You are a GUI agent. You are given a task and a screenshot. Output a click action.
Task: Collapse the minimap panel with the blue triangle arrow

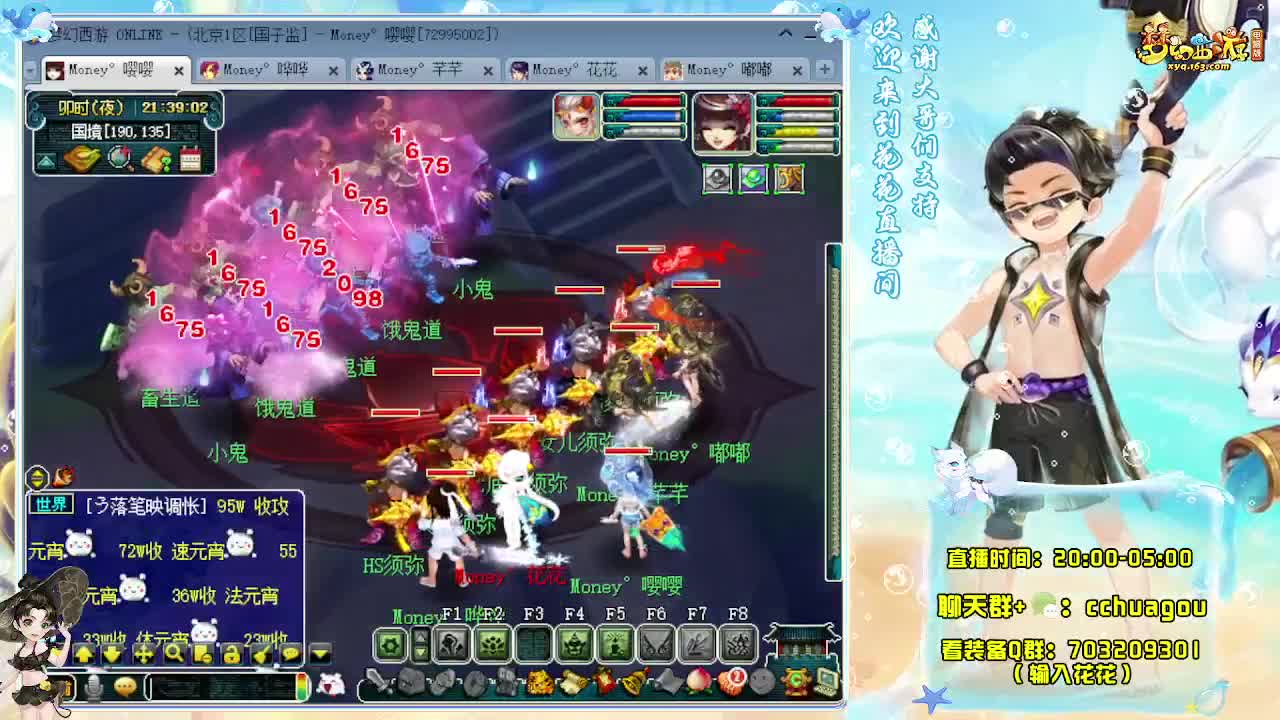[45, 160]
